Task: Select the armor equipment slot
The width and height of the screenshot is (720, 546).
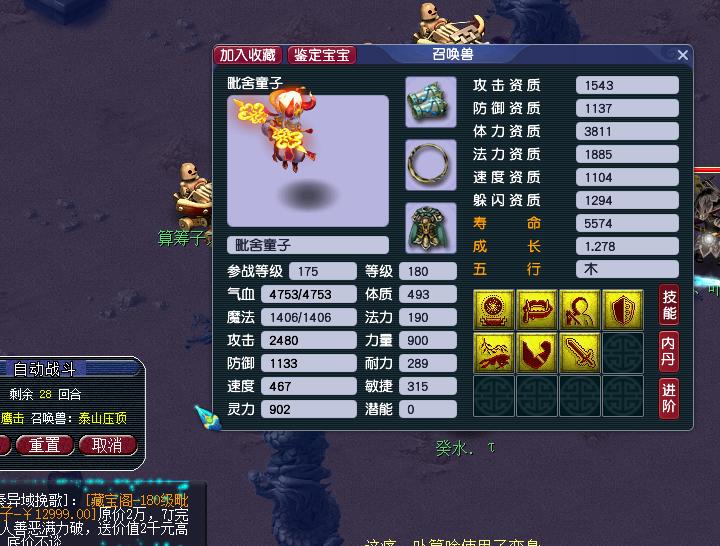Action: click(x=431, y=227)
